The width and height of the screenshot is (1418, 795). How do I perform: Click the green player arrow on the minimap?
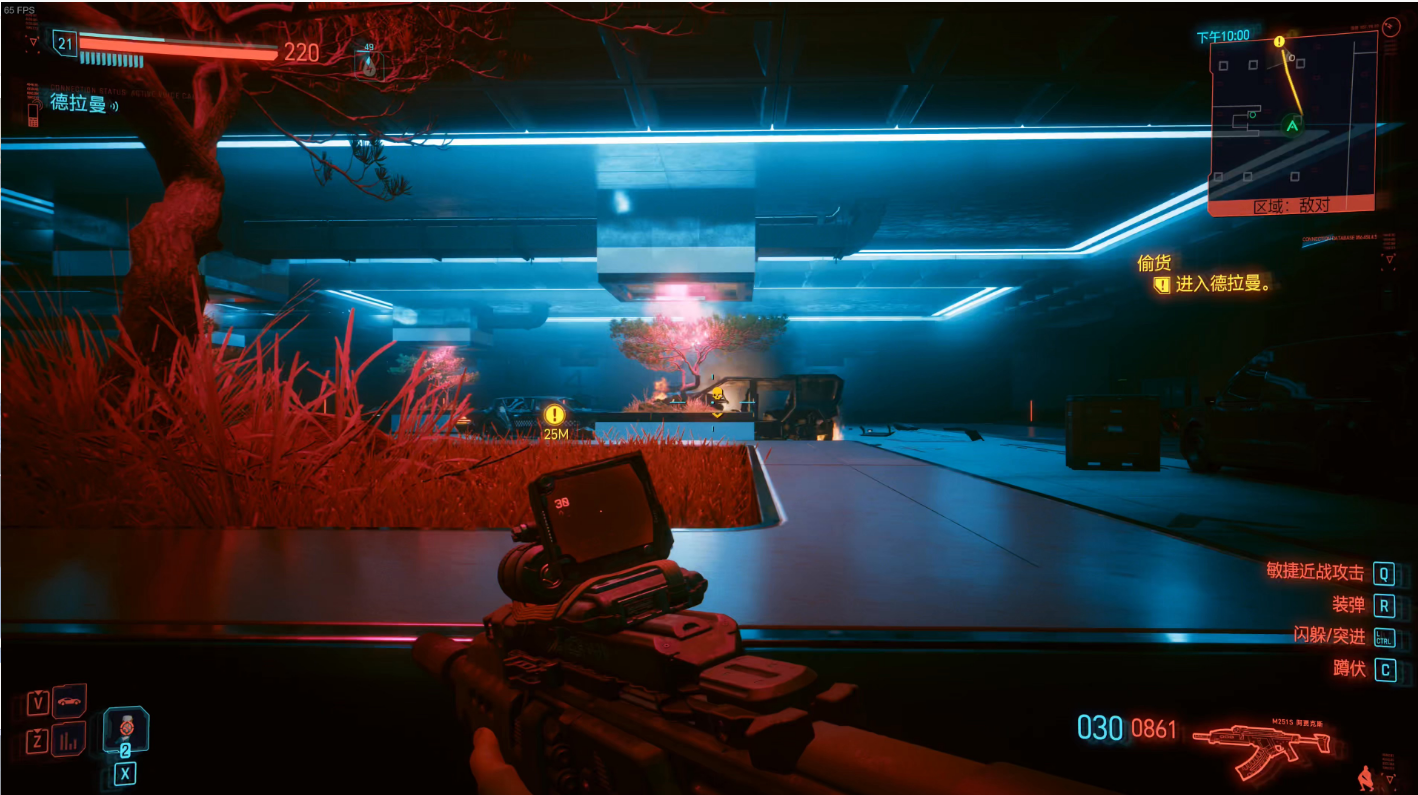point(1293,126)
